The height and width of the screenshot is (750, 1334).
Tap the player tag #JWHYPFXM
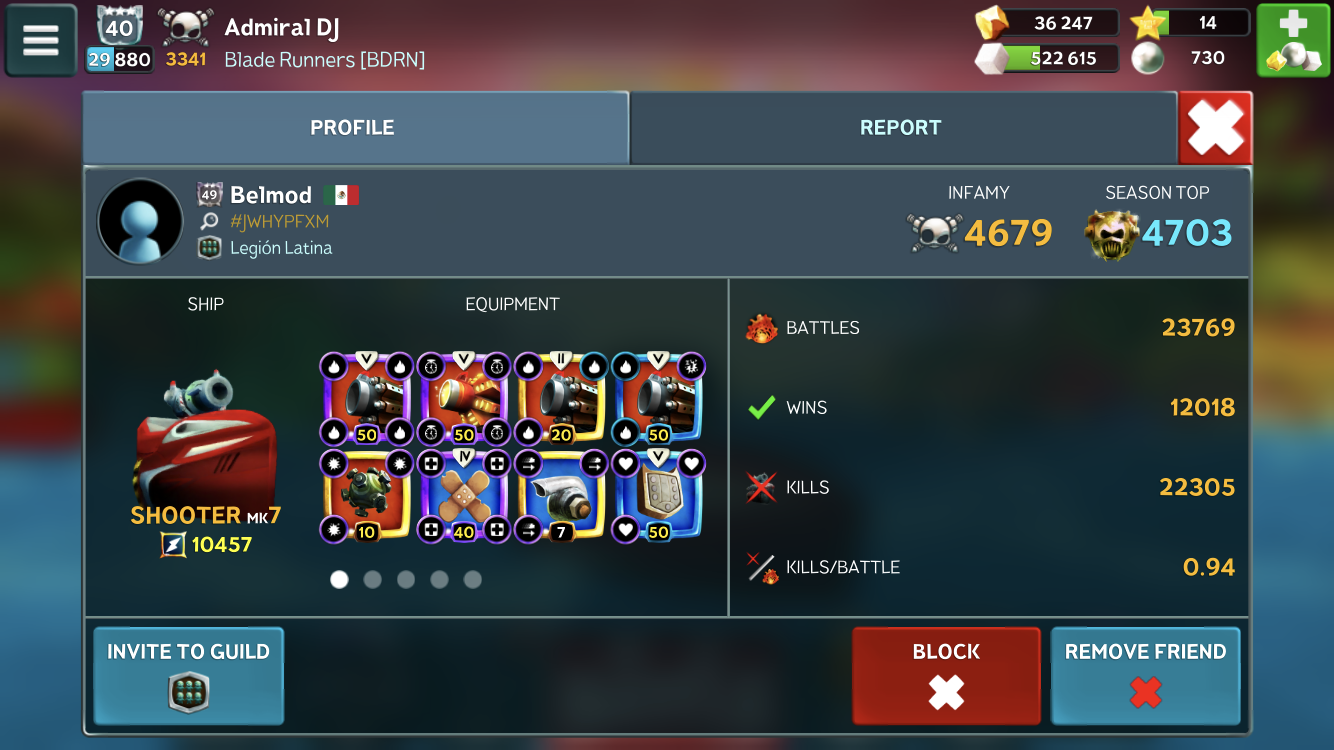(x=279, y=222)
